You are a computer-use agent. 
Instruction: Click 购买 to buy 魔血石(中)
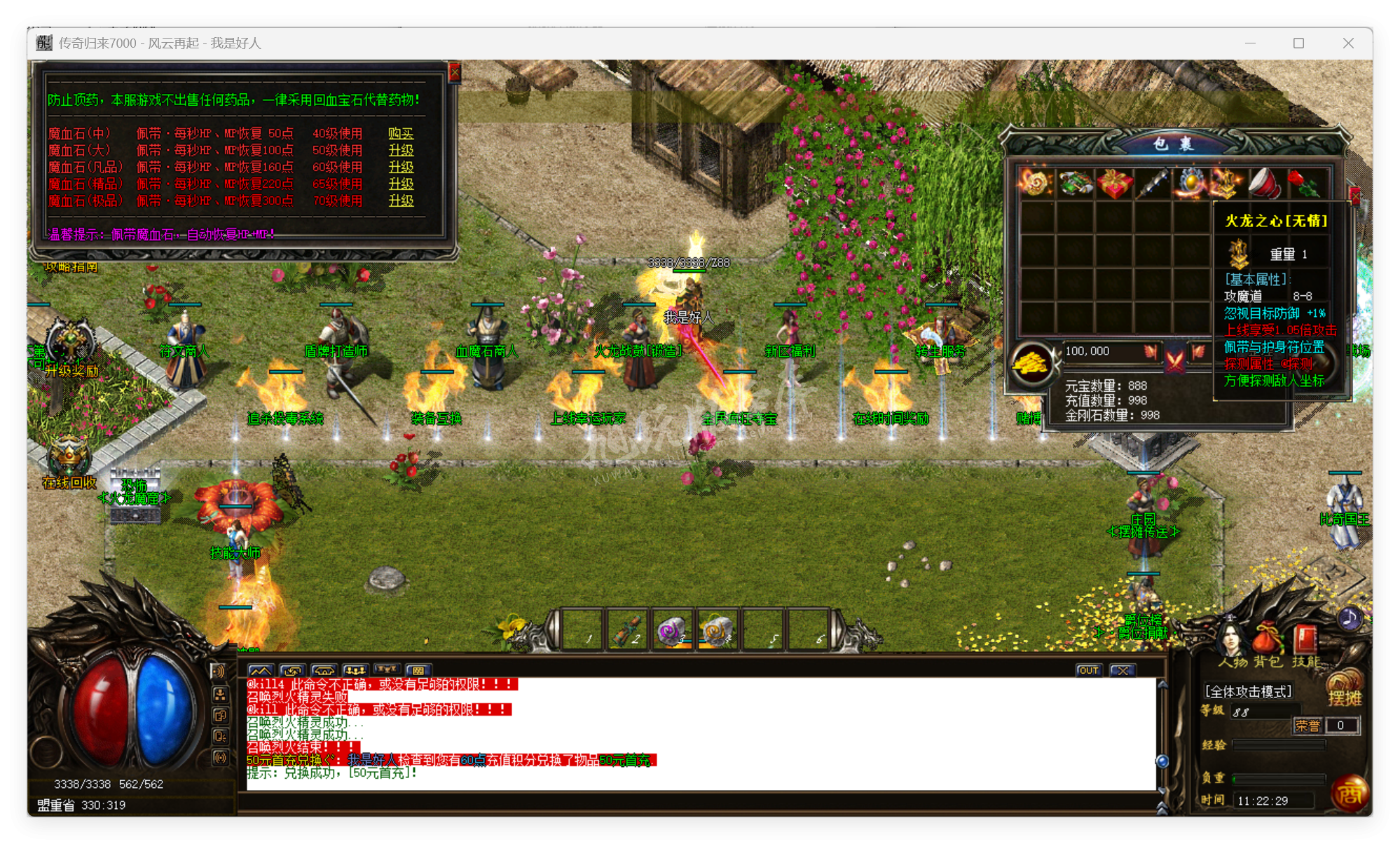click(x=400, y=133)
